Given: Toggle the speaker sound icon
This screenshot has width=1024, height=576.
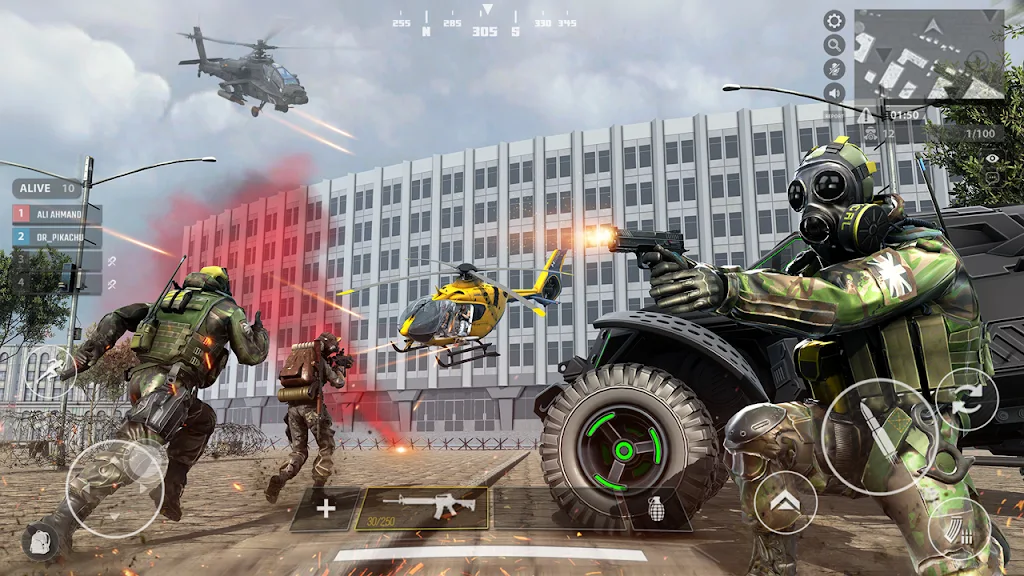Looking at the screenshot, I should click(x=834, y=93).
